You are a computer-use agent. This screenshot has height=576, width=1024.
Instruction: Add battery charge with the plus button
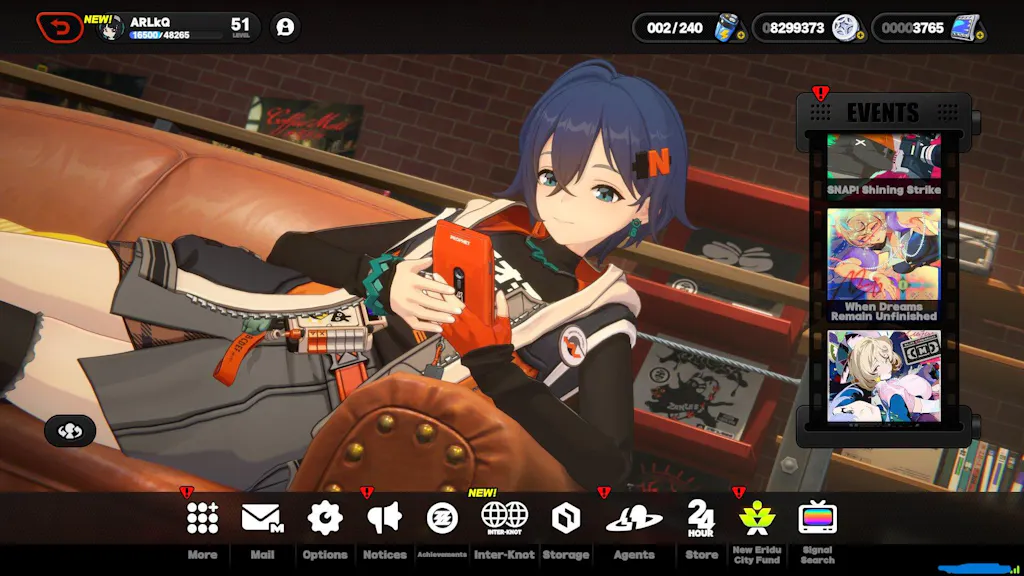pyautogui.click(x=739, y=36)
